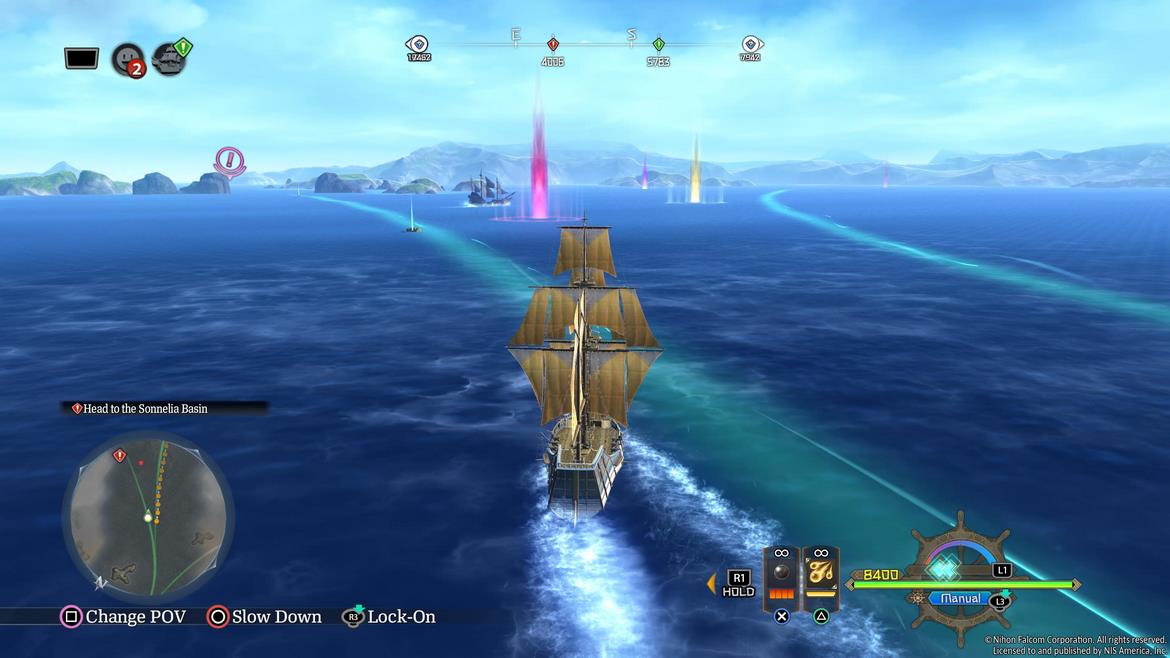Image resolution: width=1170 pixels, height=658 pixels.
Task: Click the green quest marker on the compass
Action: click(x=658, y=45)
